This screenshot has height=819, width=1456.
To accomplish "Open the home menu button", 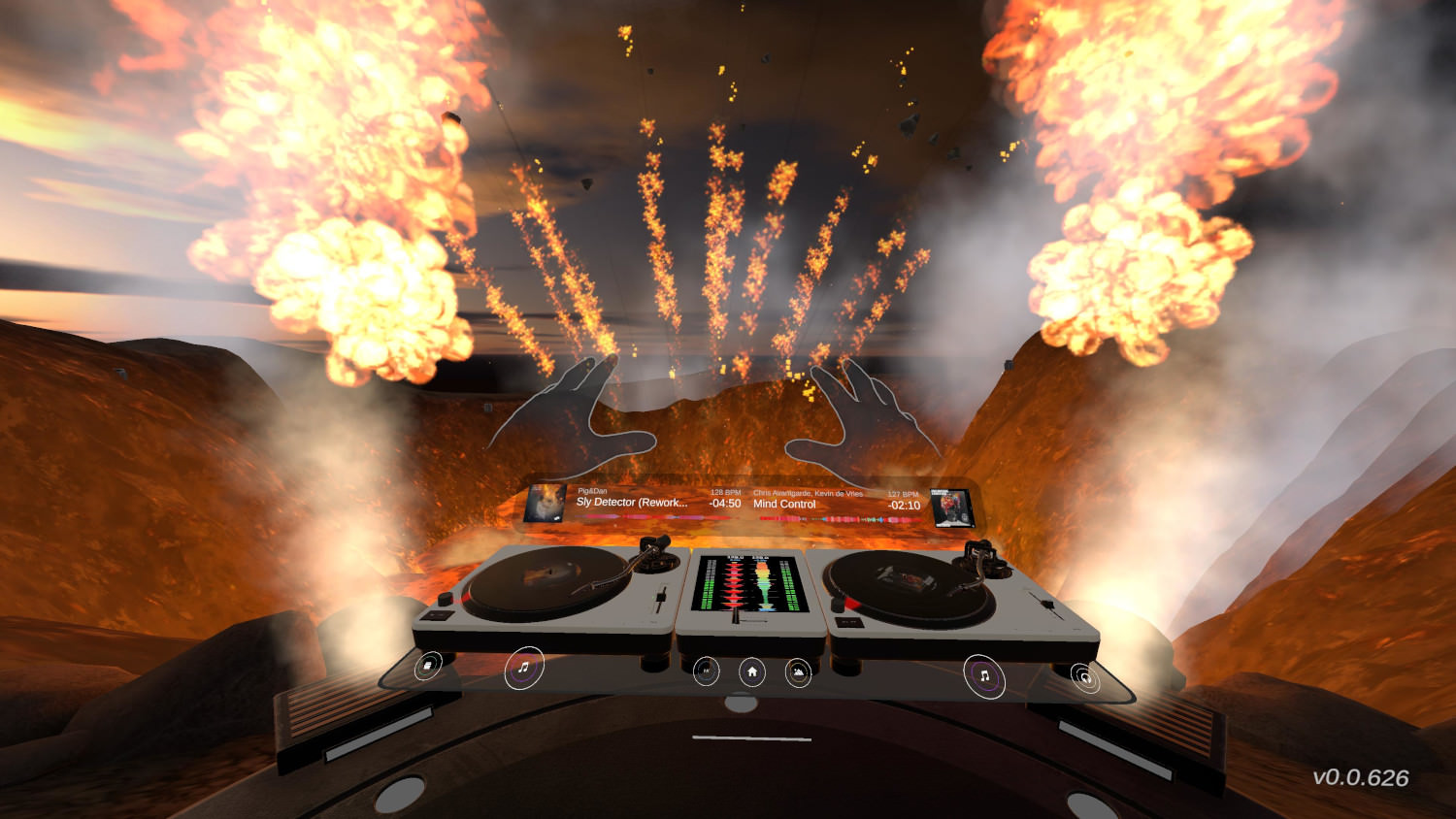I will 752,672.
